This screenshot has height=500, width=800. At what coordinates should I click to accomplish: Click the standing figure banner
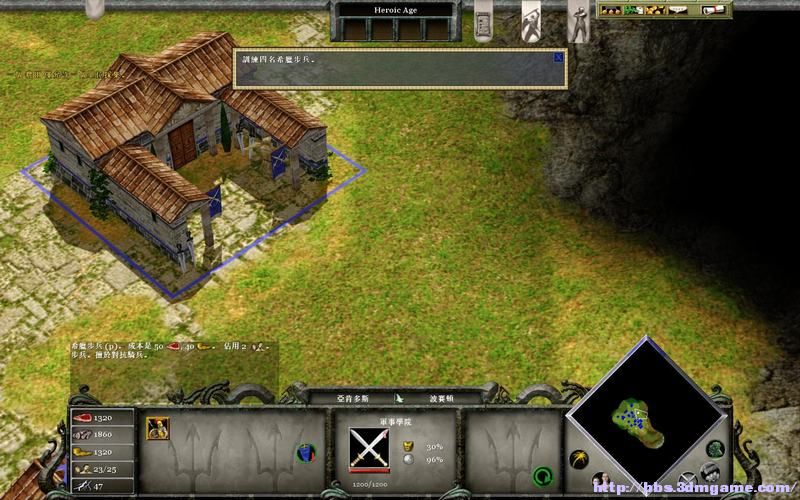pos(578,21)
